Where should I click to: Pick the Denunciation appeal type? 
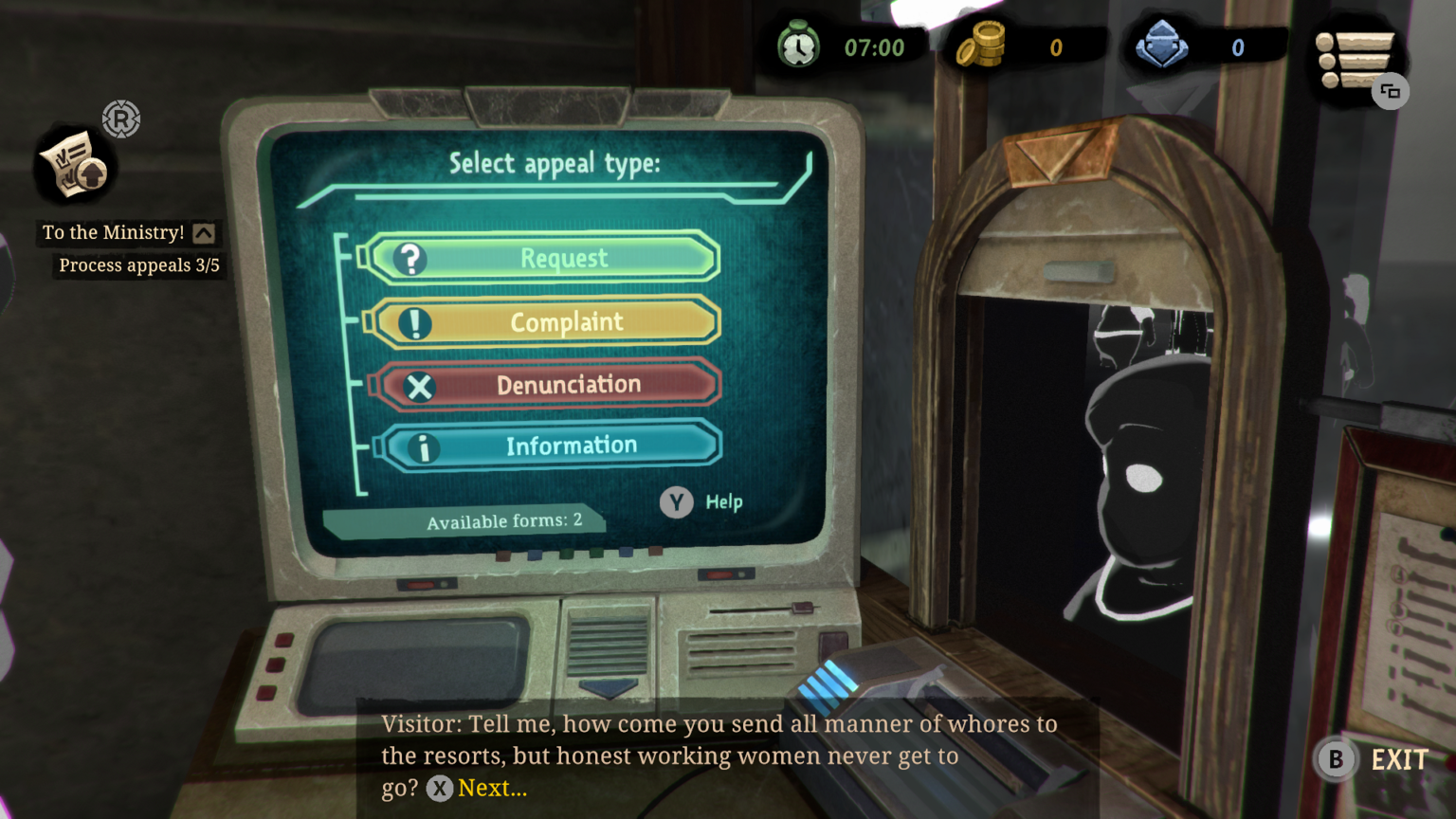tap(548, 385)
